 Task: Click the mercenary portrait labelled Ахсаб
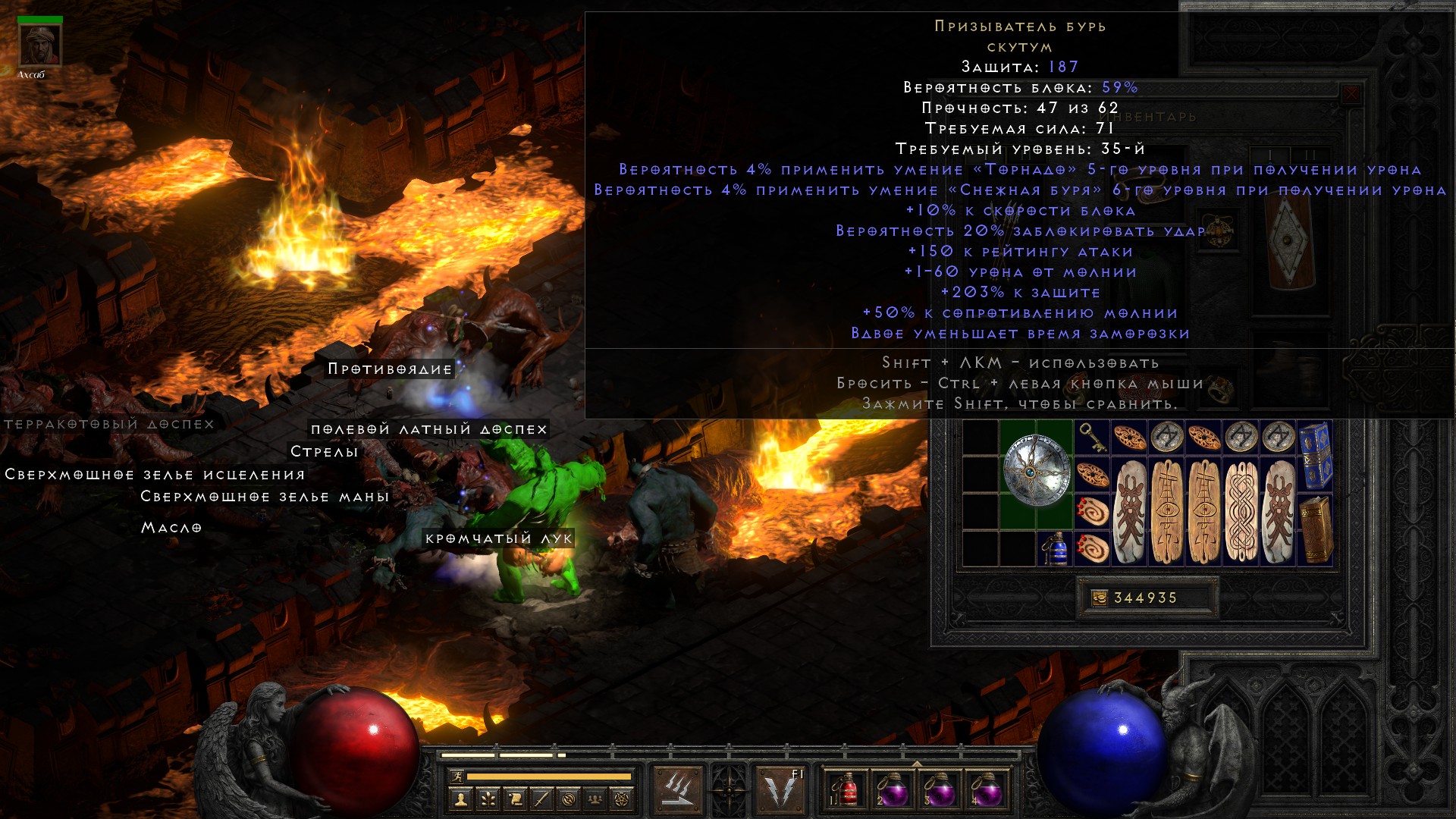(39, 45)
